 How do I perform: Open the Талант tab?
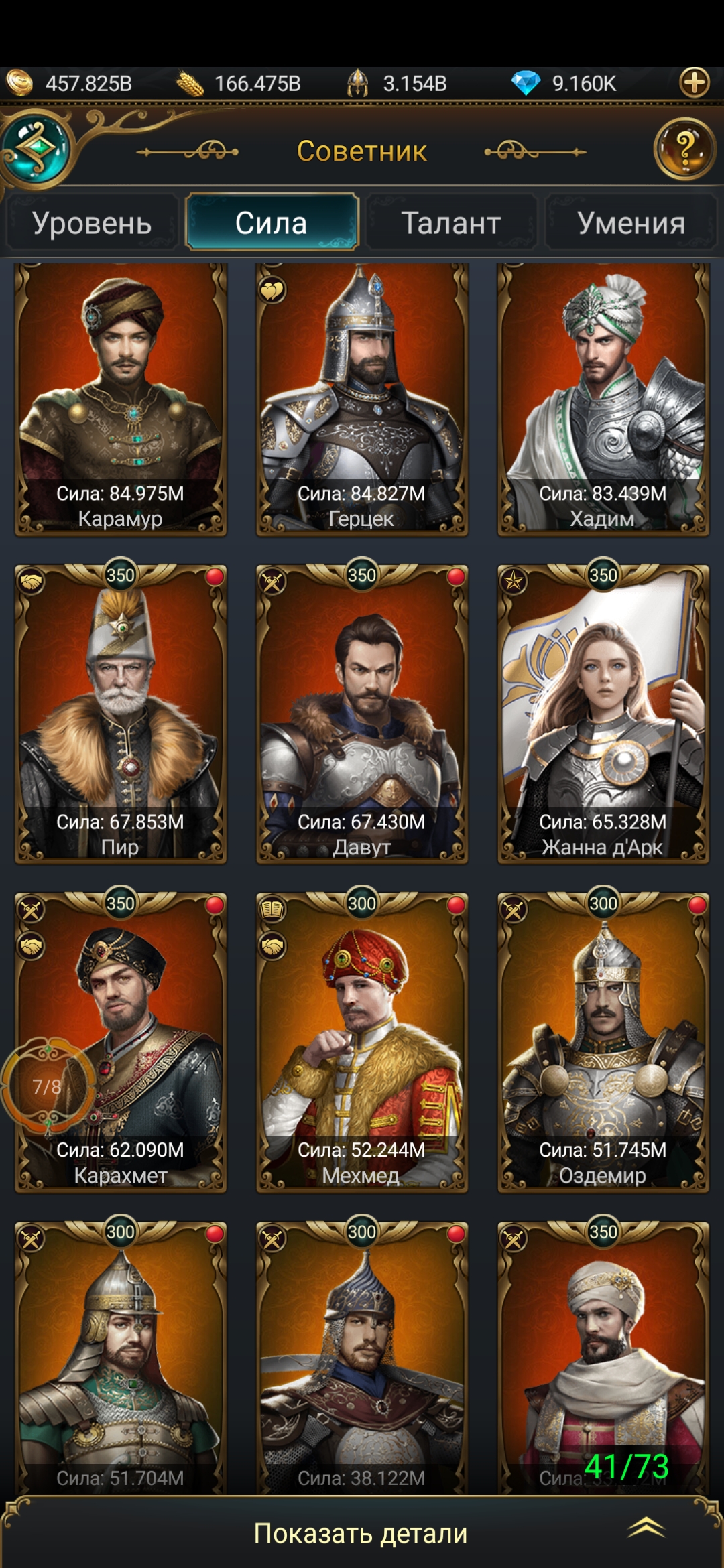(451, 222)
